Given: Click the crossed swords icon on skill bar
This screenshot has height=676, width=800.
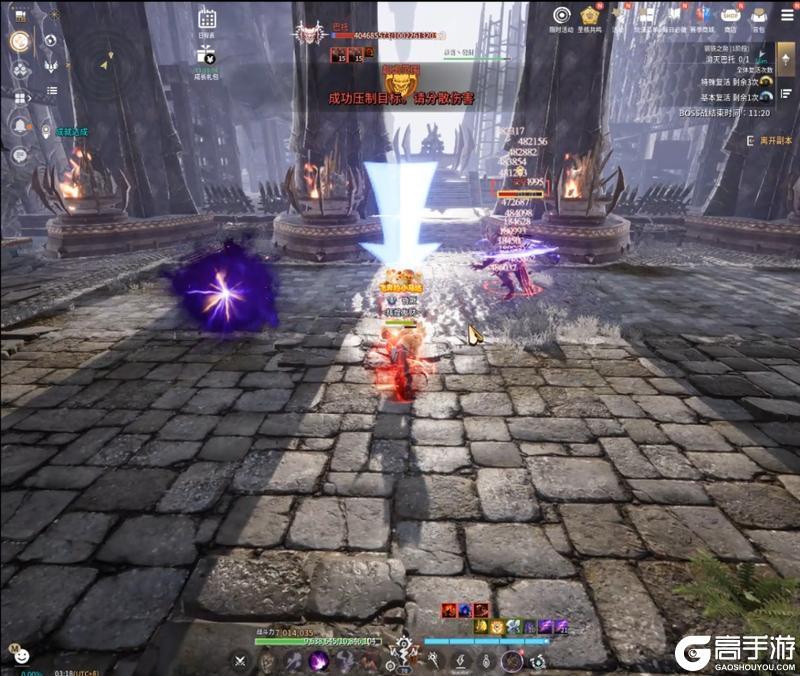Looking at the screenshot, I should (x=240, y=661).
